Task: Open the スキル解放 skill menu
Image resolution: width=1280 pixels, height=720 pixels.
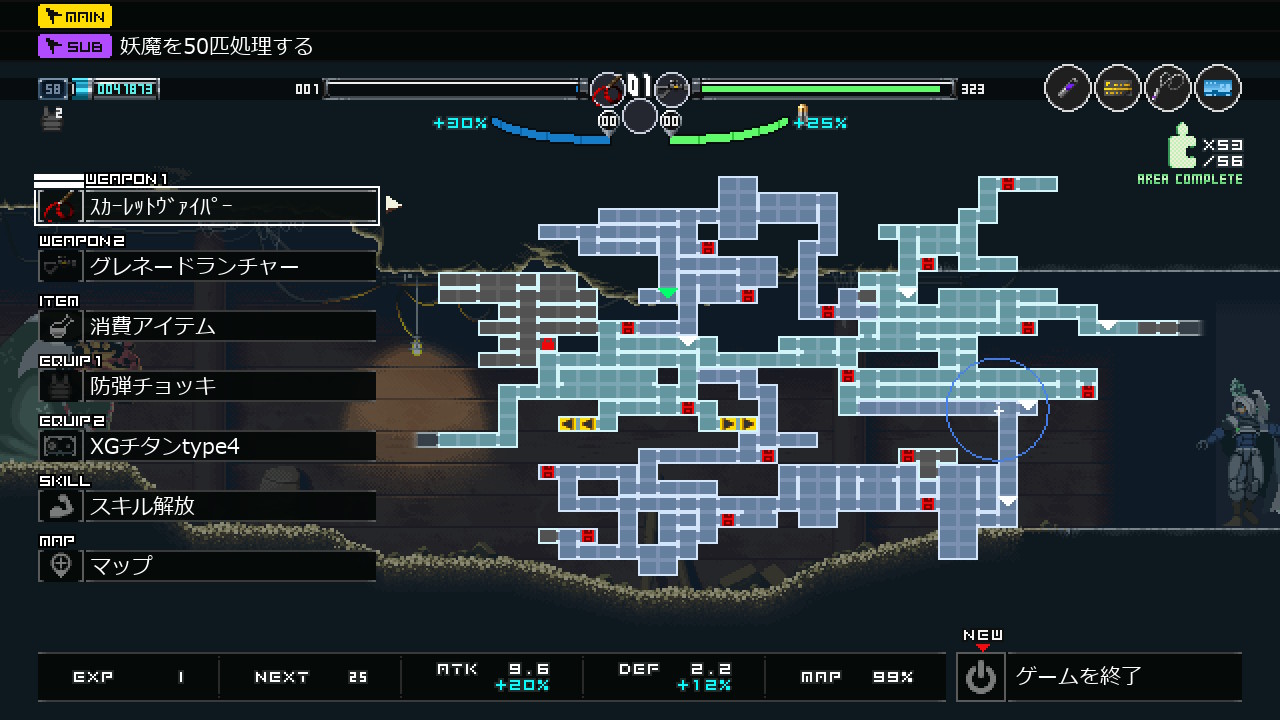Action: coord(207,506)
